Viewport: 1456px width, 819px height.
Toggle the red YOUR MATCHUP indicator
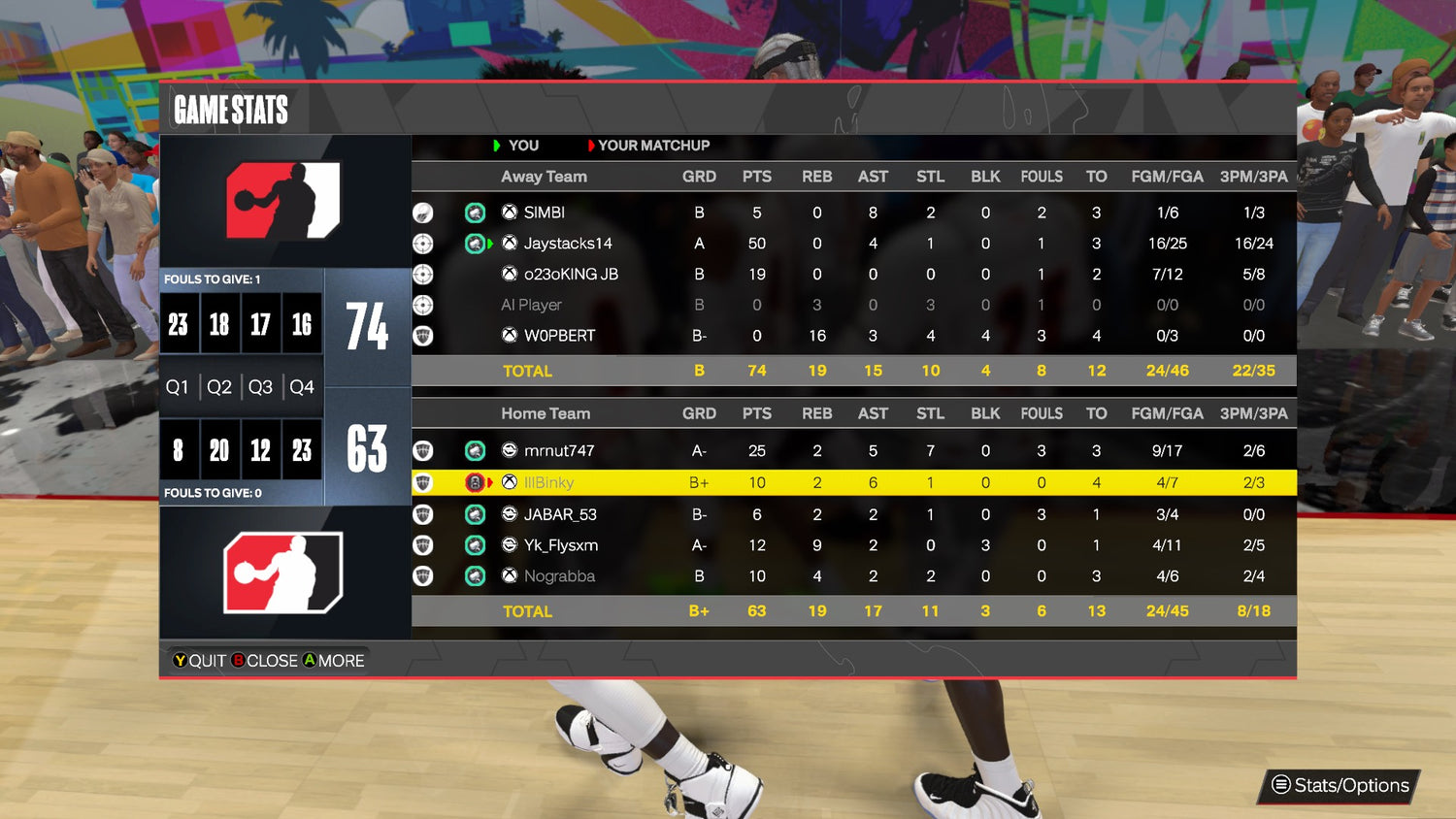(591, 146)
